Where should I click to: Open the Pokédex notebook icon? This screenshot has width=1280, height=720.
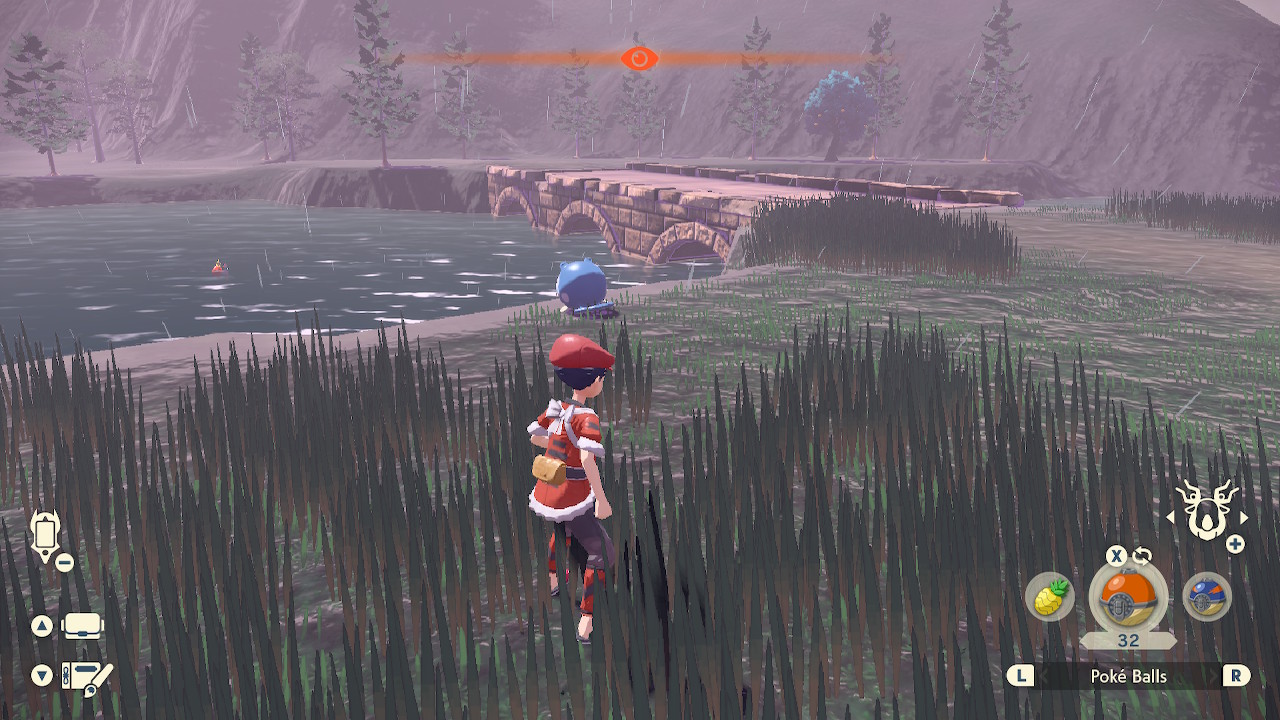87,678
